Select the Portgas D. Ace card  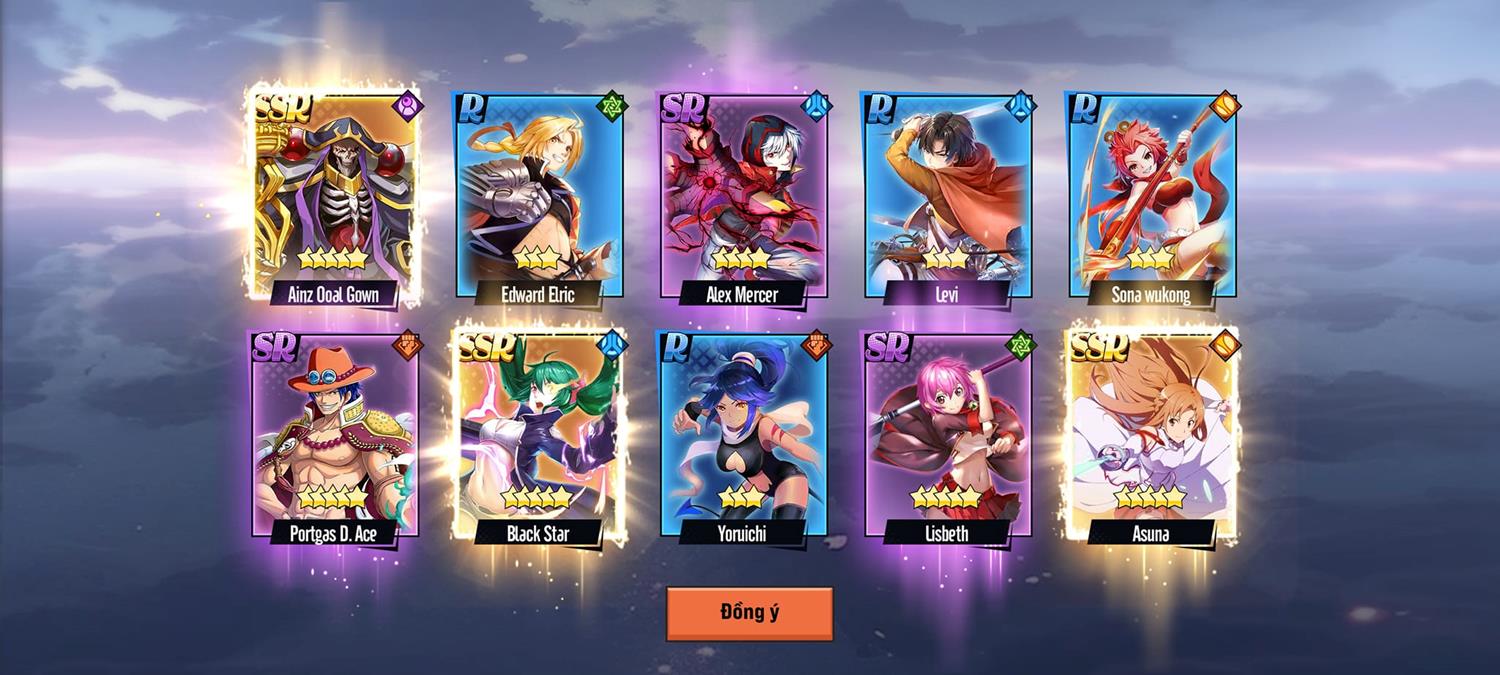[x=335, y=435]
